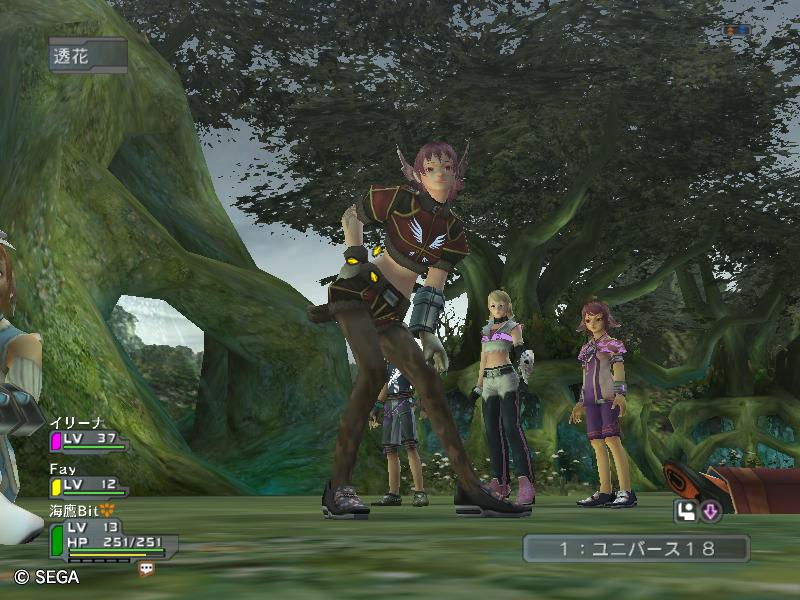Open the chat speech bubble icon
The height and width of the screenshot is (600, 800).
(x=147, y=567)
